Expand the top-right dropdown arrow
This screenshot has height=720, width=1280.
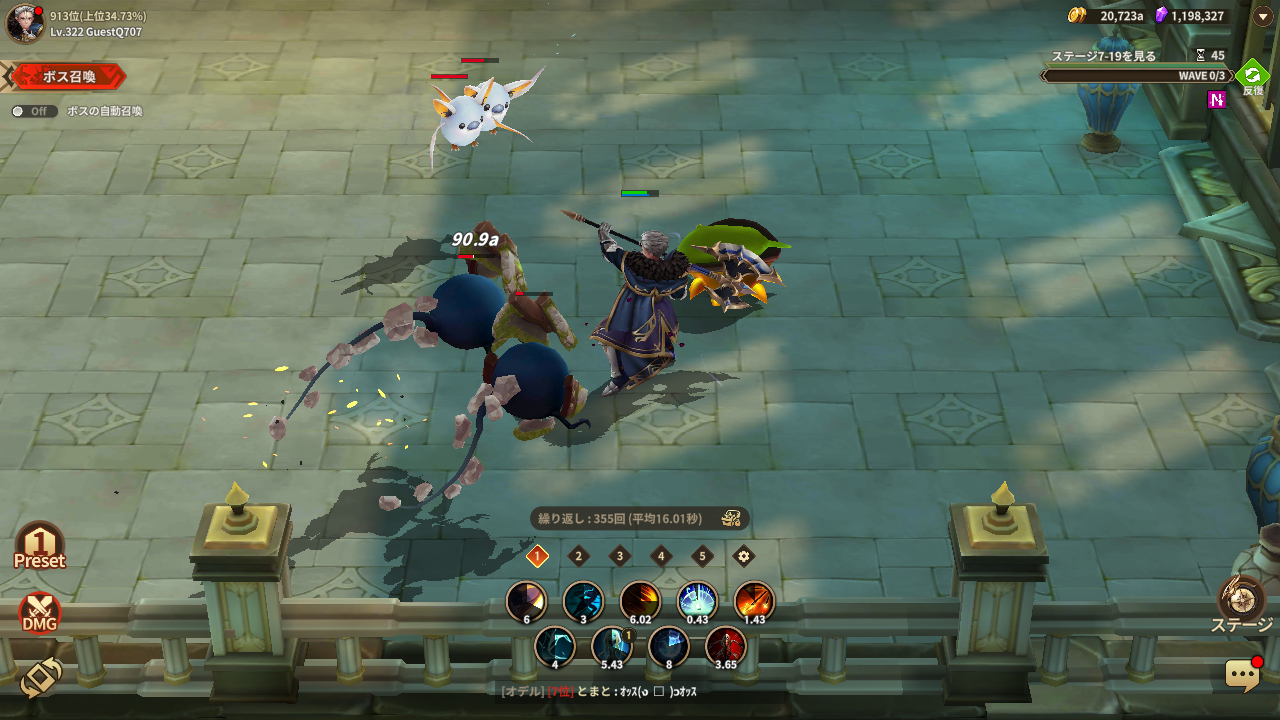(x=1261, y=16)
